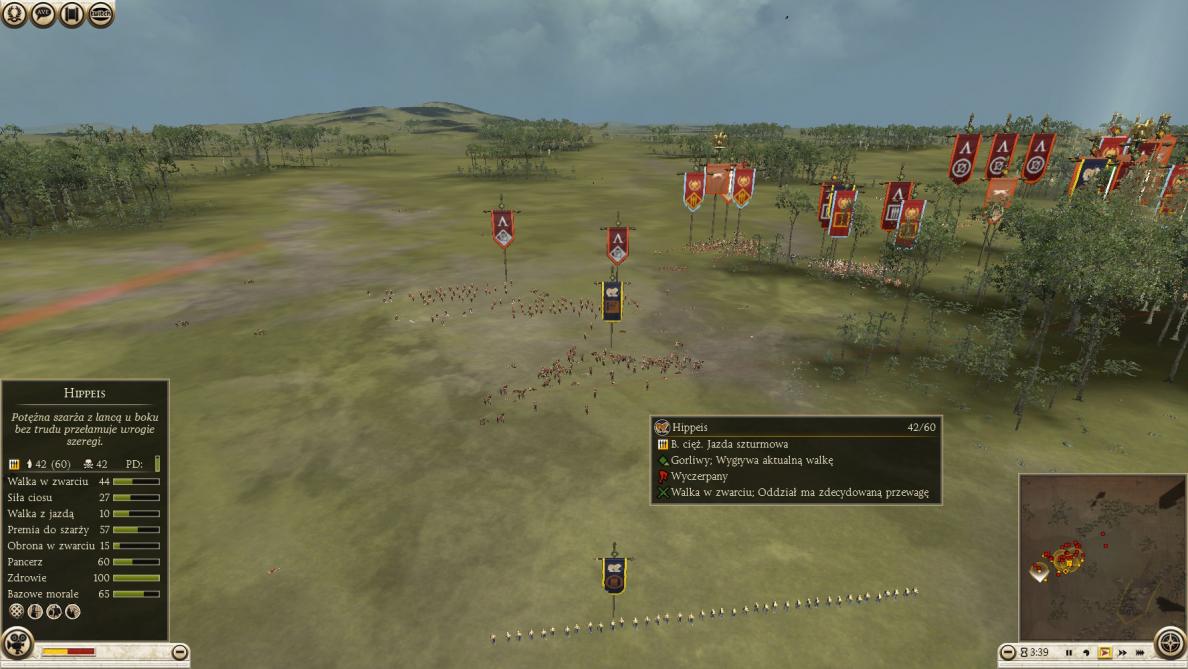Viewport: 1188px width, 669px height.
Task: Pause the battle
Action: [1068, 653]
